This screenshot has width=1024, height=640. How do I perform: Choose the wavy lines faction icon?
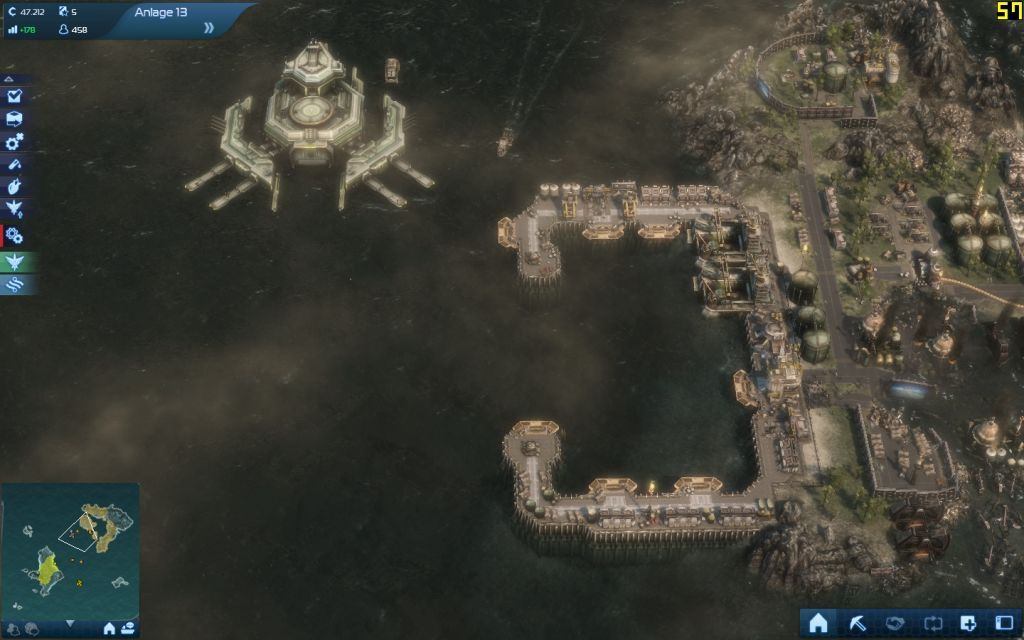15,284
